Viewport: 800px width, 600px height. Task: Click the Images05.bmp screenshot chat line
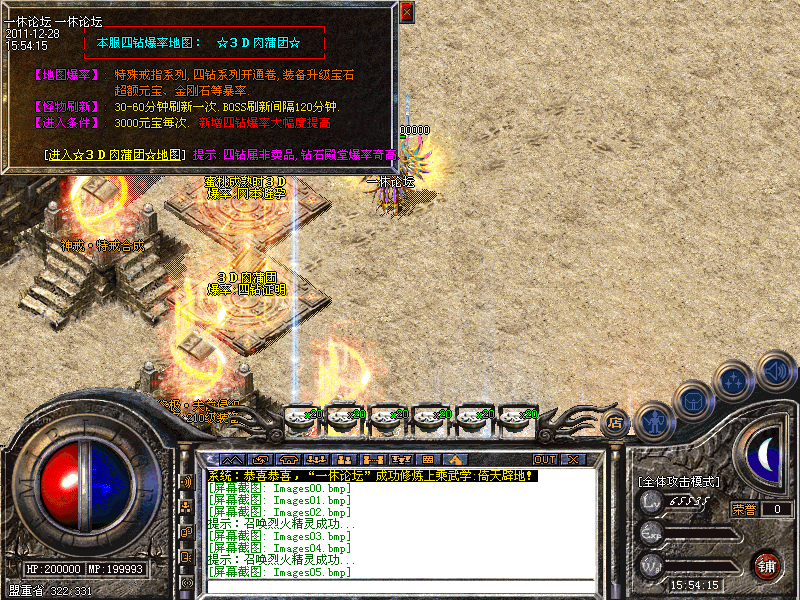tap(279, 572)
